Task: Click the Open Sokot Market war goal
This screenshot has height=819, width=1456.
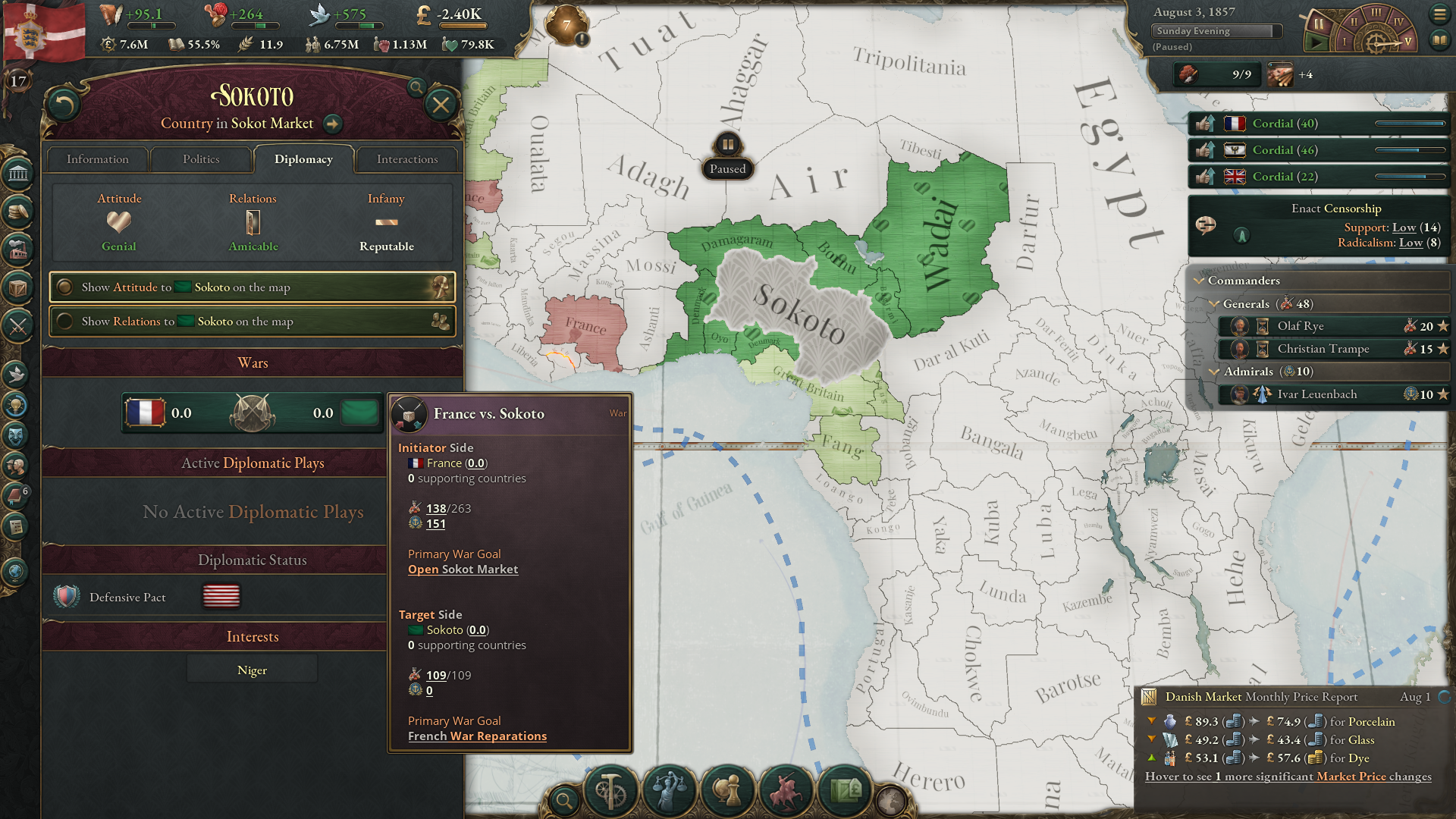Action: point(463,569)
